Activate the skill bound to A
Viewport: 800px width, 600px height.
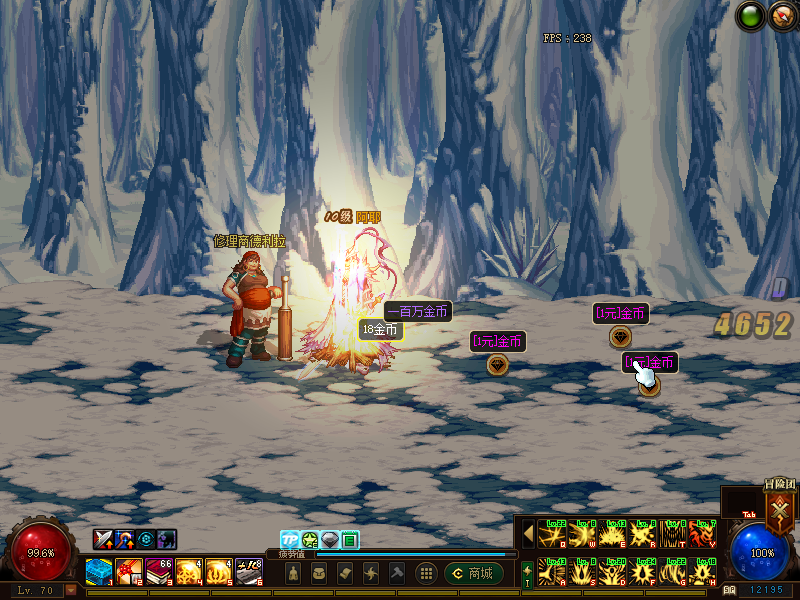click(551, 572)
